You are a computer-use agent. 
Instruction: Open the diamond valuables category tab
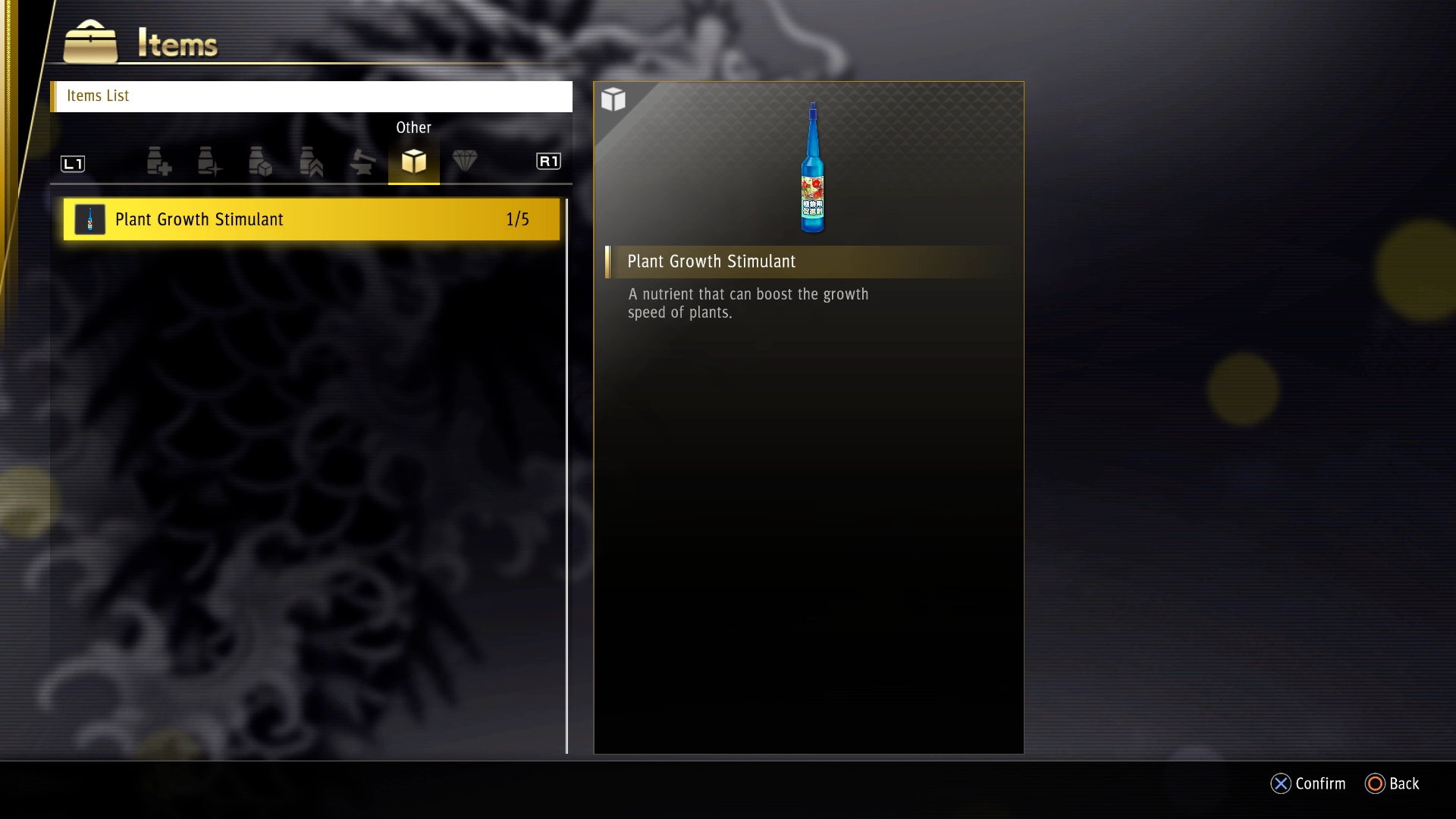pyautogui.click(x=465, y=161)
